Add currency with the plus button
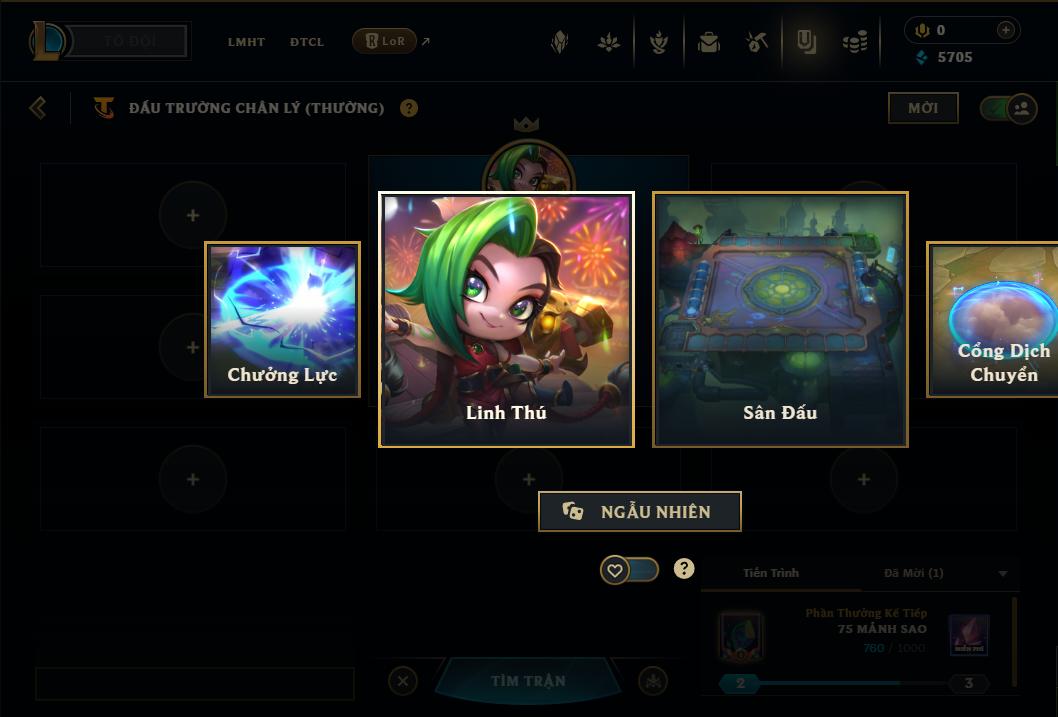The image size is (1058, 717). [x=1005, y=30]
